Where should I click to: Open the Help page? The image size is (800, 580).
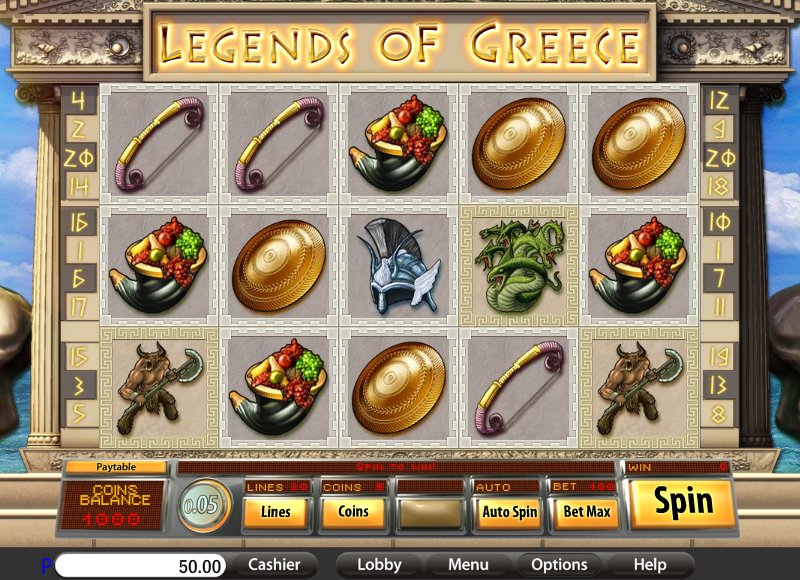649,565
